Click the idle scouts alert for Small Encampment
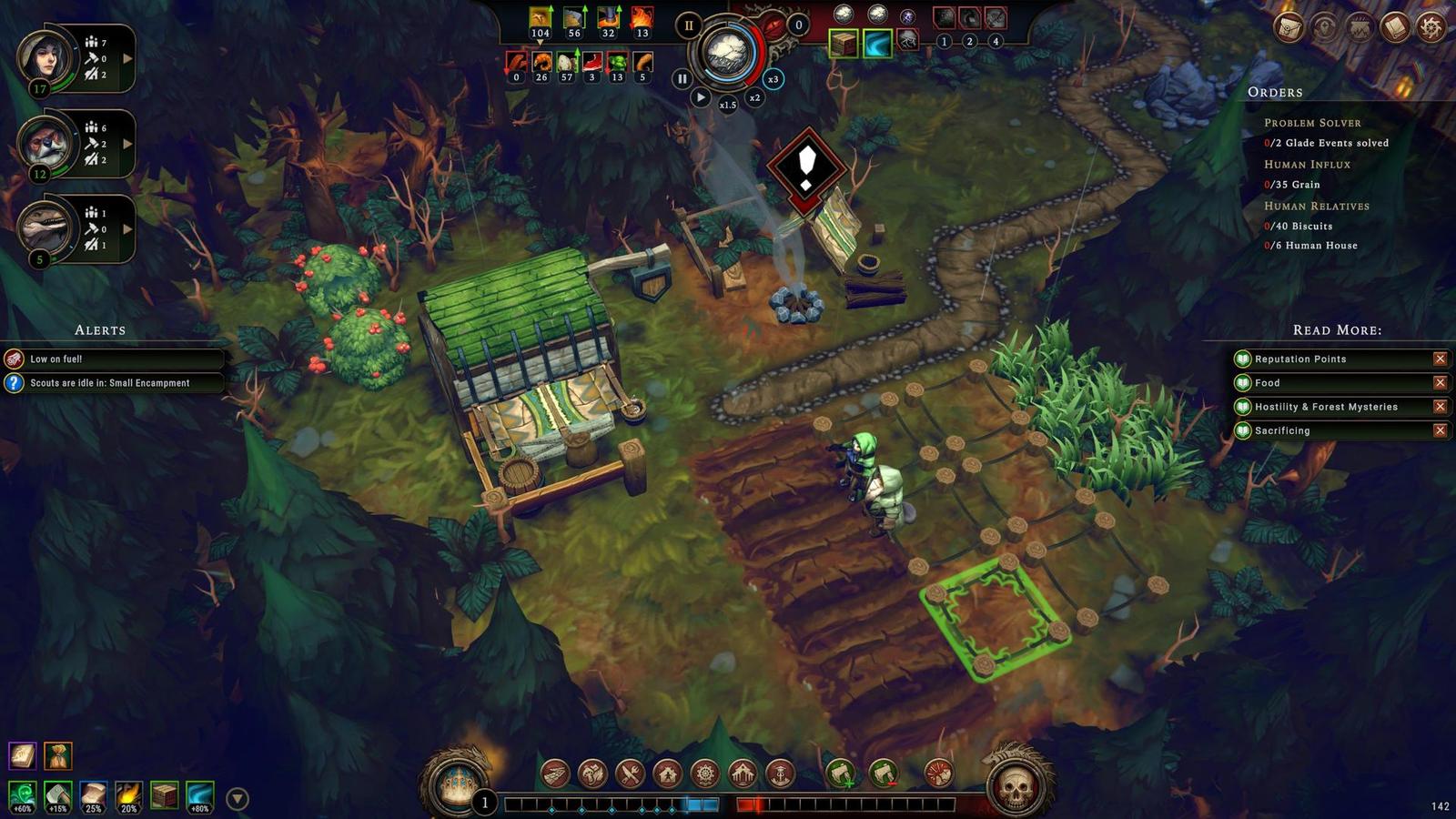The height and width of the screenshot is (819, 1456). (x=114, y=383)
